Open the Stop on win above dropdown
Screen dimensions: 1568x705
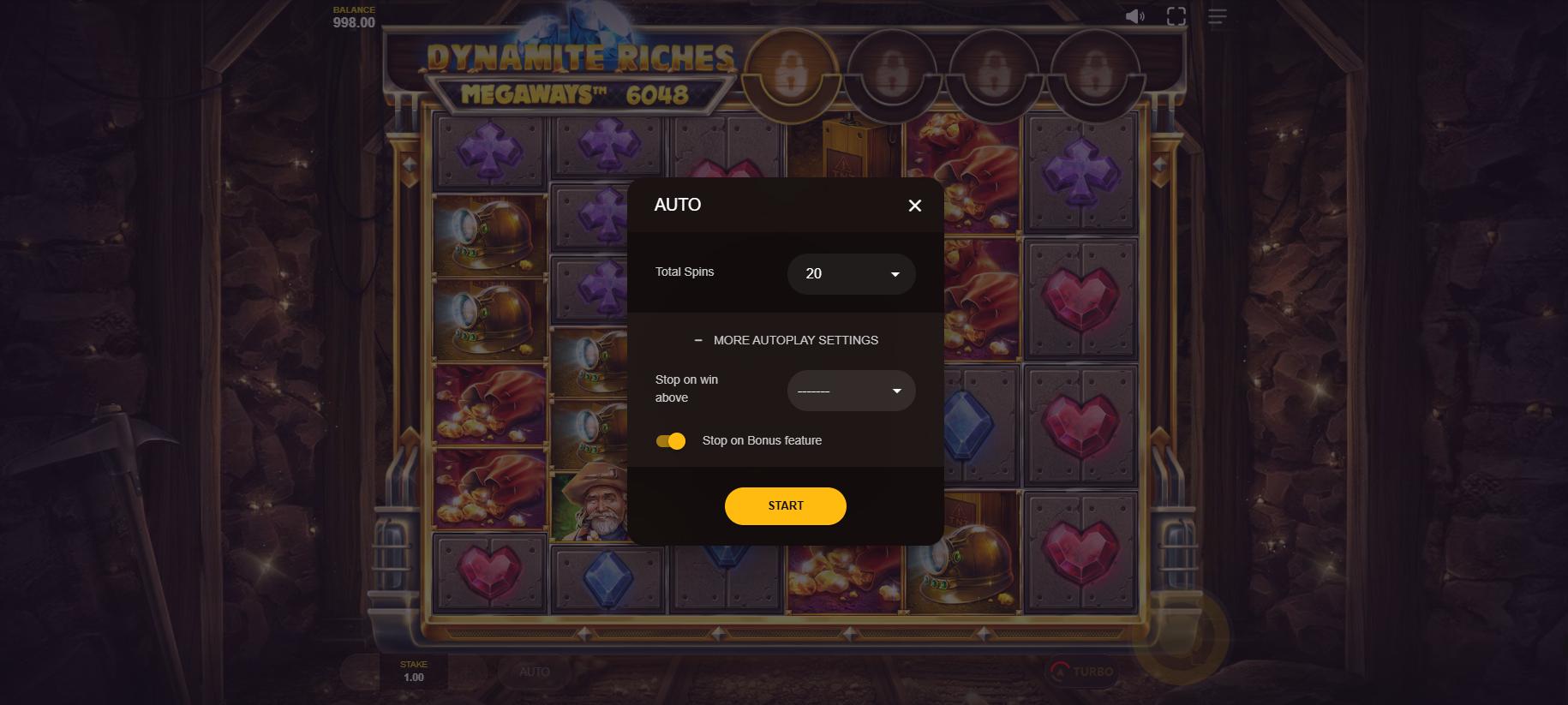click(x=851, y=391)
